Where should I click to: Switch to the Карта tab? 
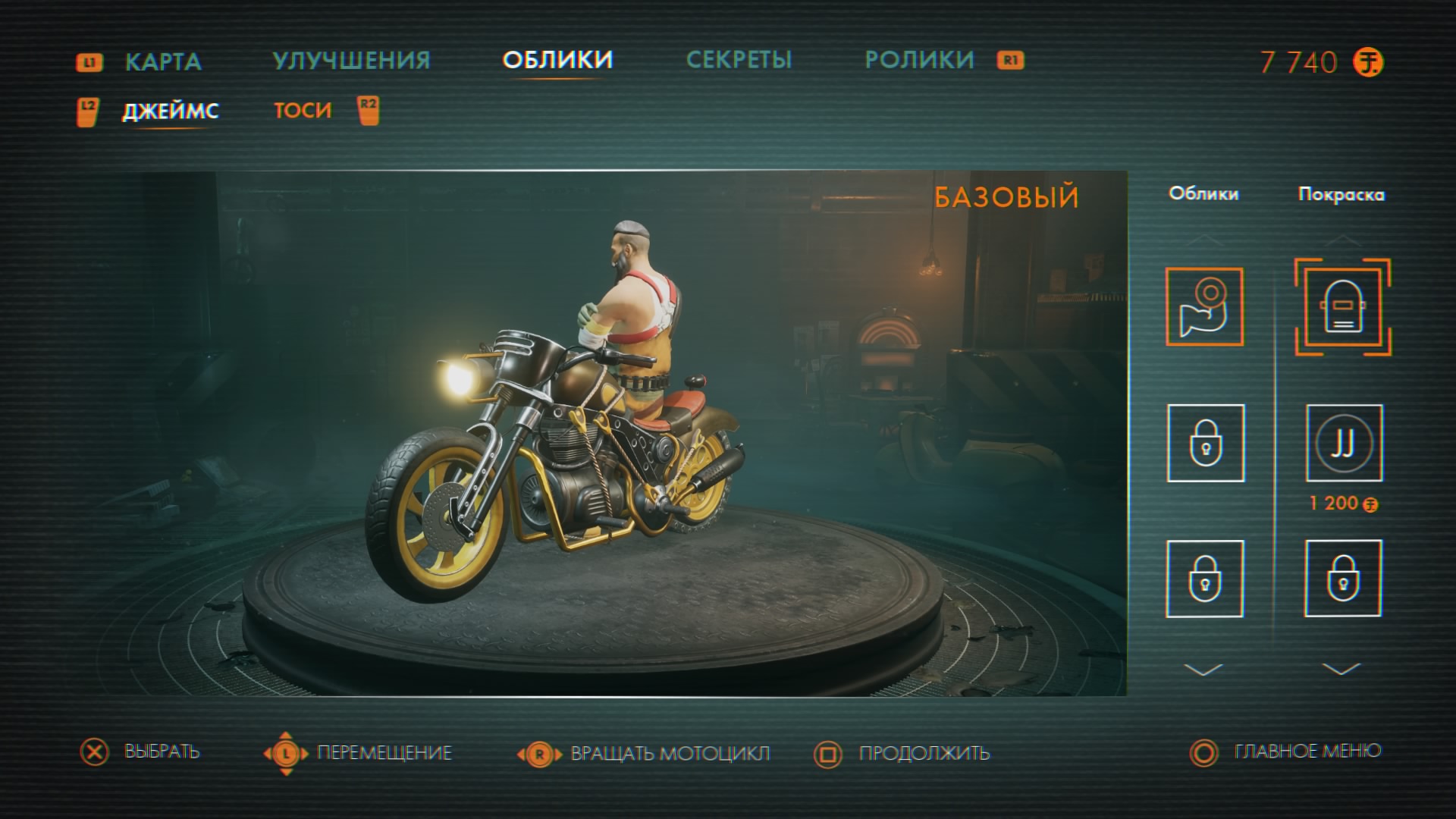click(x=162, y=61)
